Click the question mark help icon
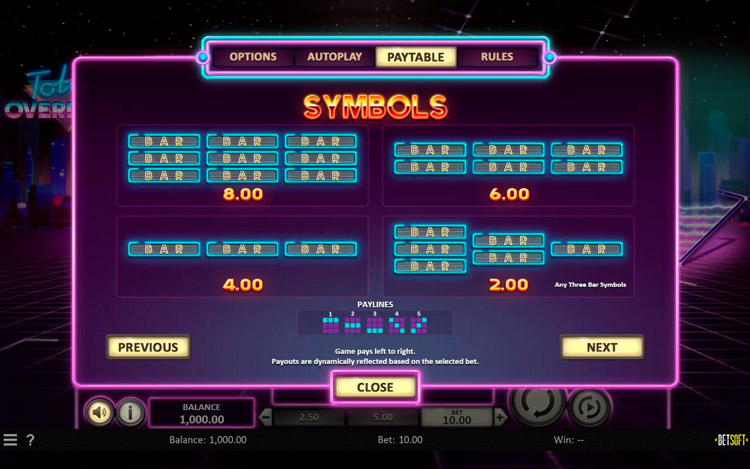 (30, 440)
